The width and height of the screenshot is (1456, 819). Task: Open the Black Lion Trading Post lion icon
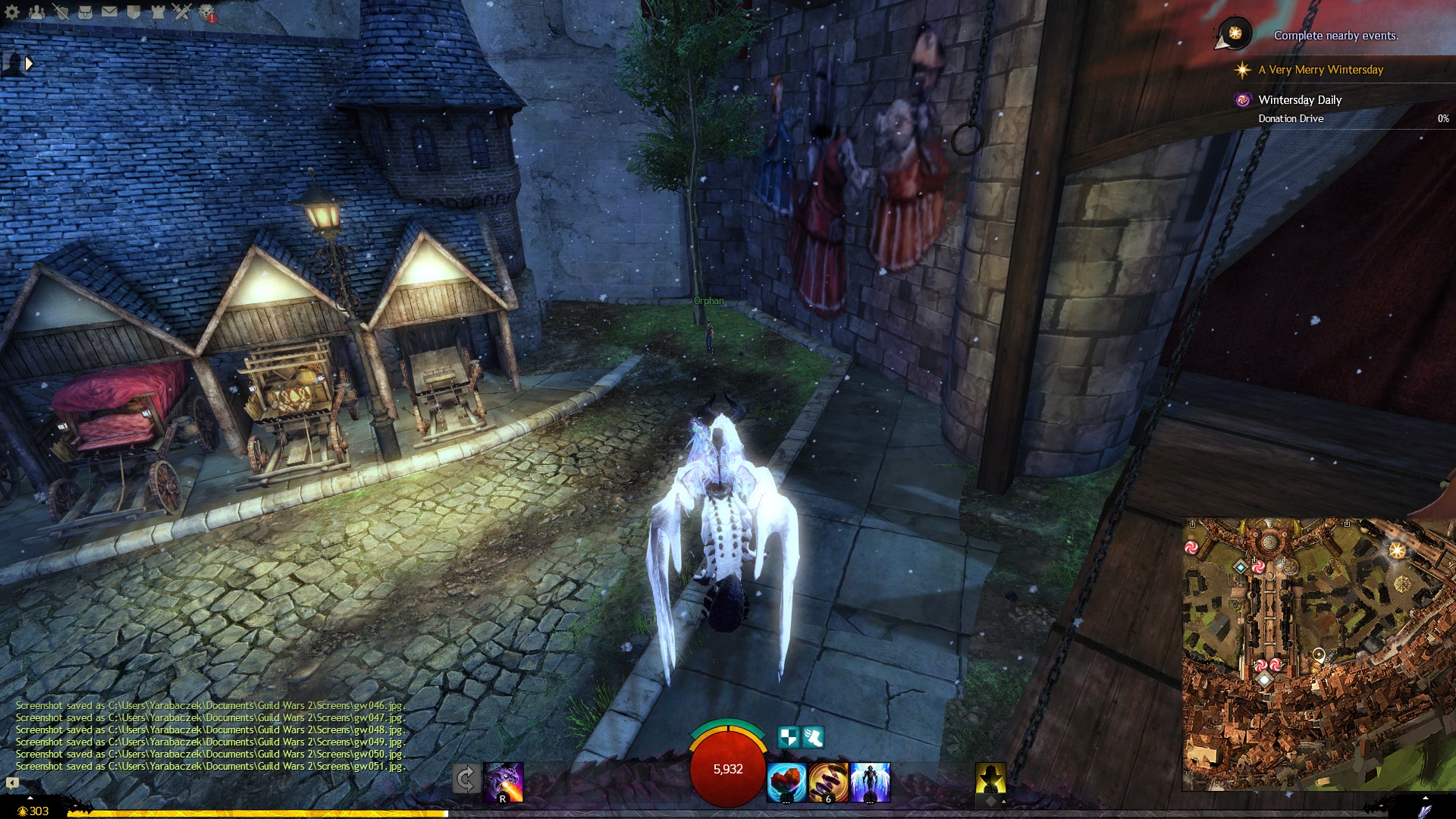(206, 11)
